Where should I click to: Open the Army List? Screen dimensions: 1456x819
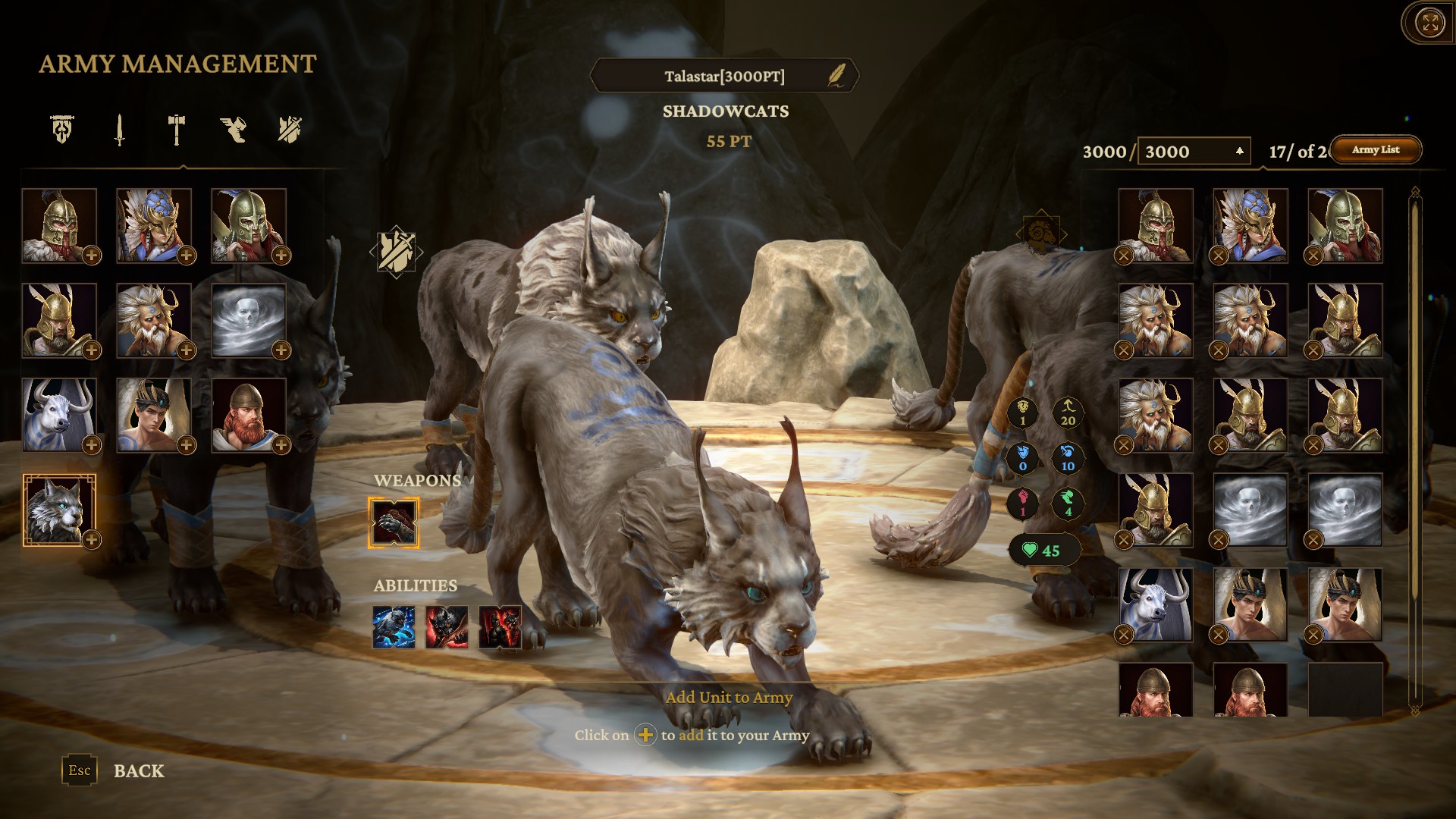[1376, 150]
